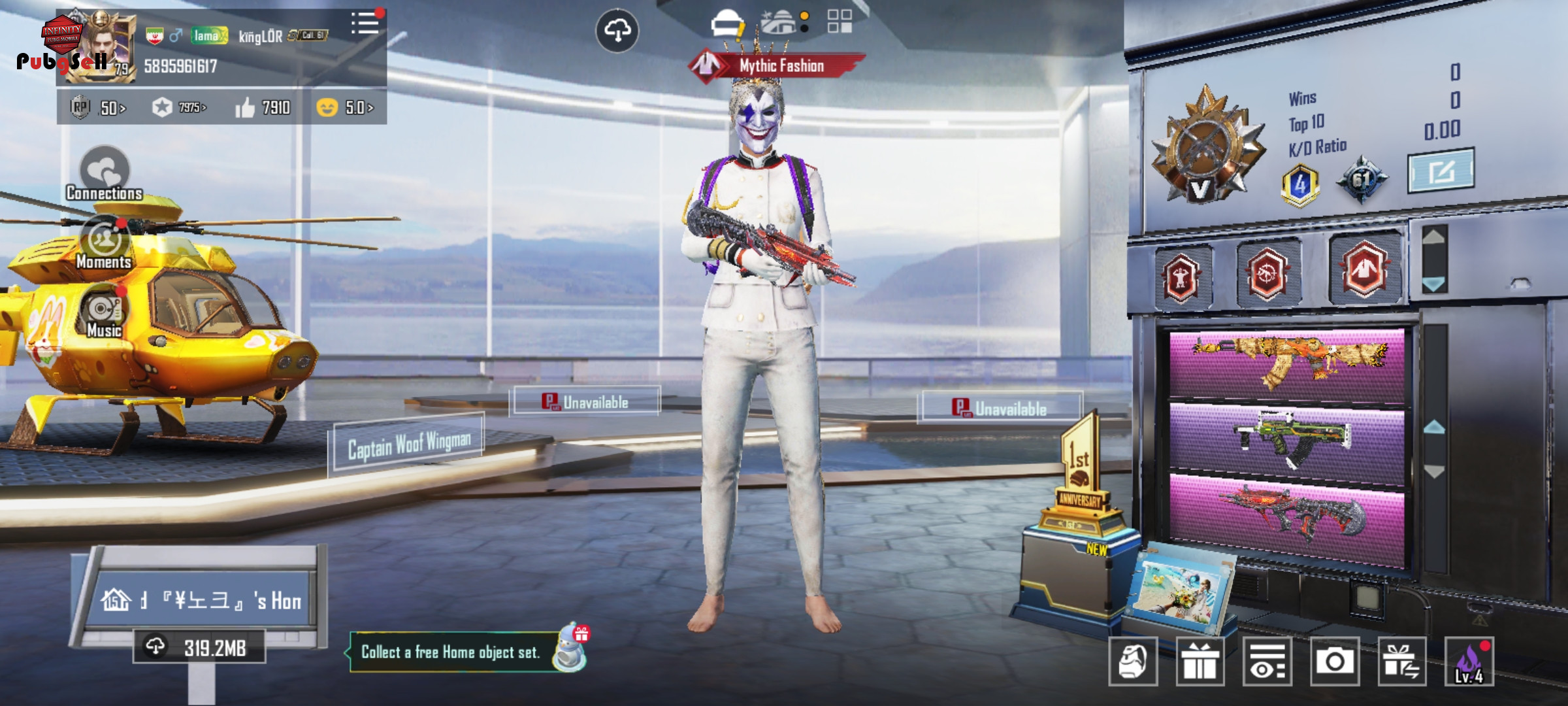The height and width of the screenshot is (706, 1568).
Task: Open the Royale Pass level 50 badge
Action: tap(98, 107)
